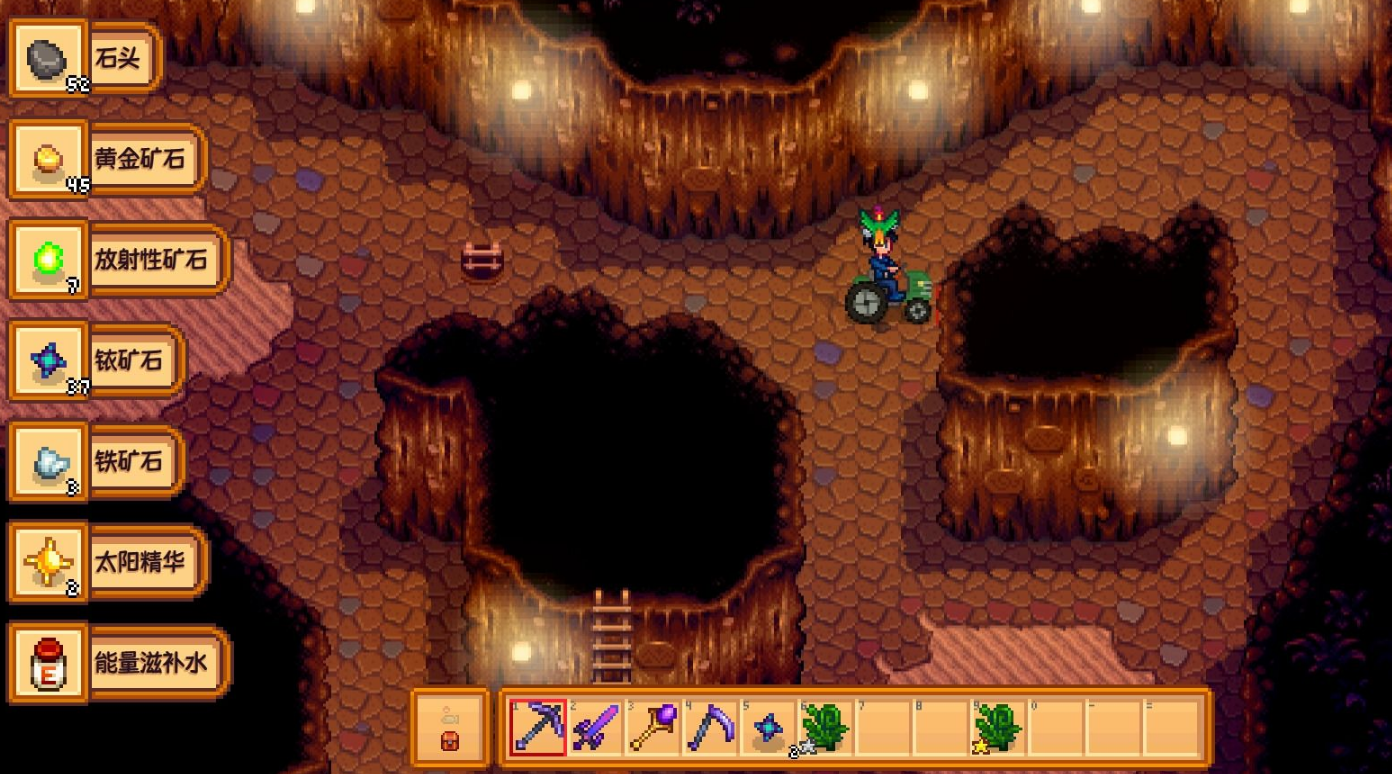Equip the purple galaxy sword slot
1392x774 pixels.
point(597,727)
